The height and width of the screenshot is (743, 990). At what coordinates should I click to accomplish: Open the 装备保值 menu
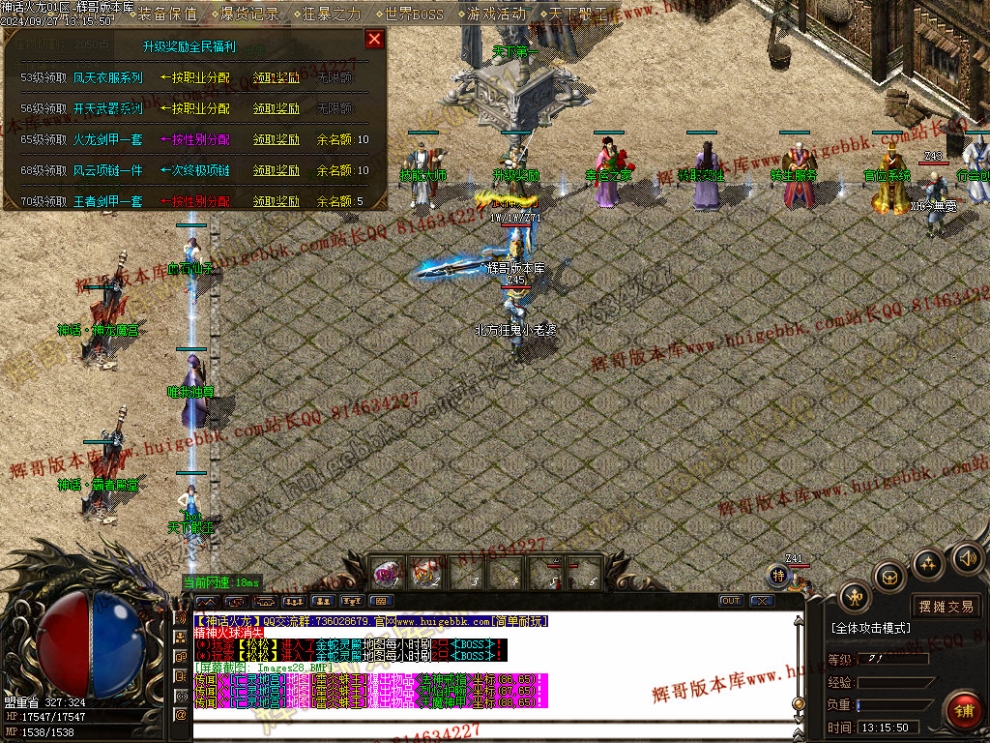pos(165,14)
